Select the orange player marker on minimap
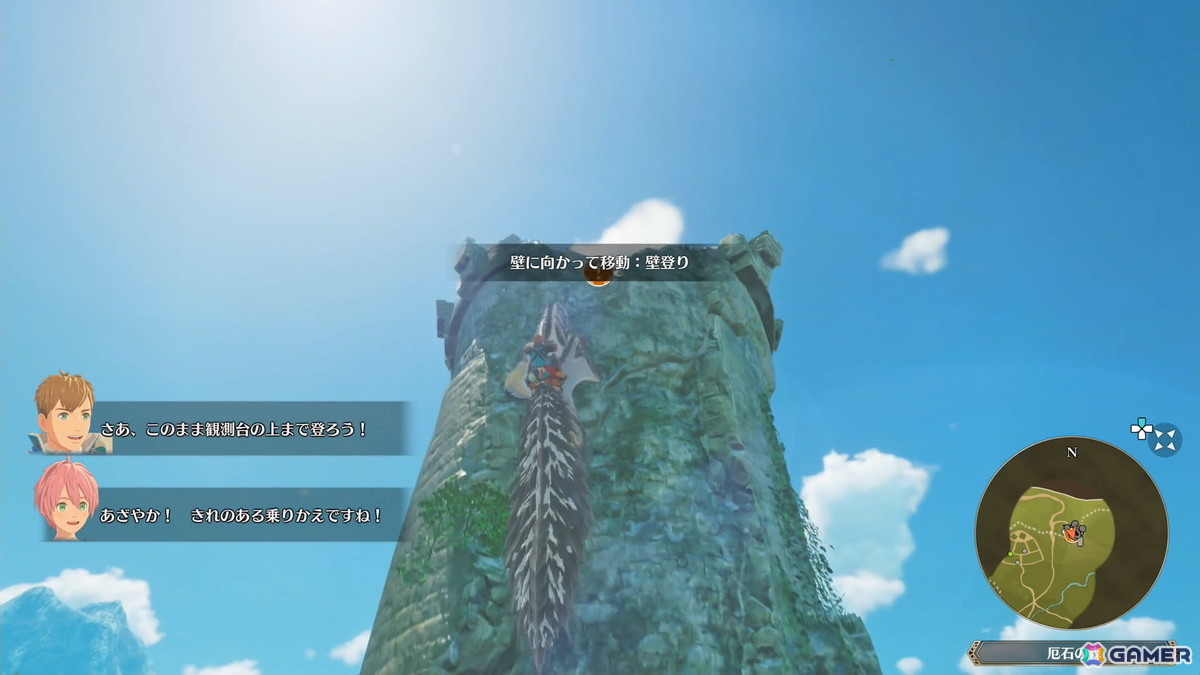Viewport: 1200px width, 675px height. coord(1071,533)
